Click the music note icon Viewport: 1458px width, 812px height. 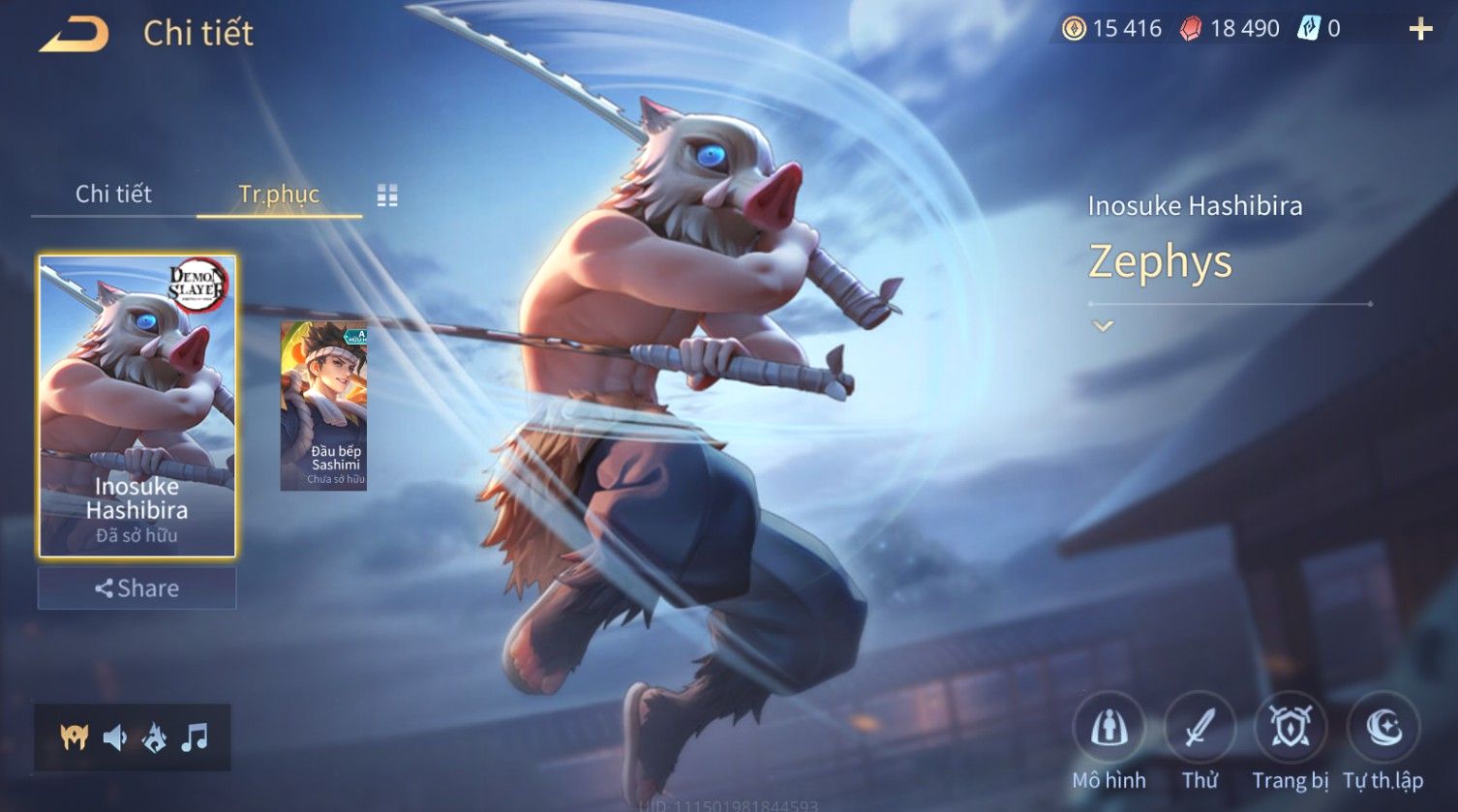coord(195,738)
